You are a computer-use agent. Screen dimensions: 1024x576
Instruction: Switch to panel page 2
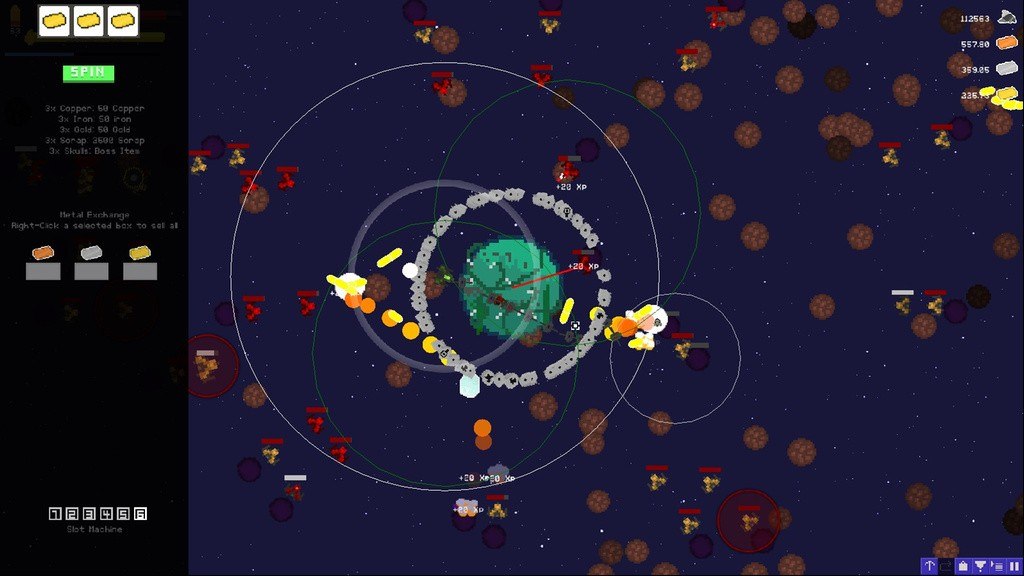pos(72,514)
